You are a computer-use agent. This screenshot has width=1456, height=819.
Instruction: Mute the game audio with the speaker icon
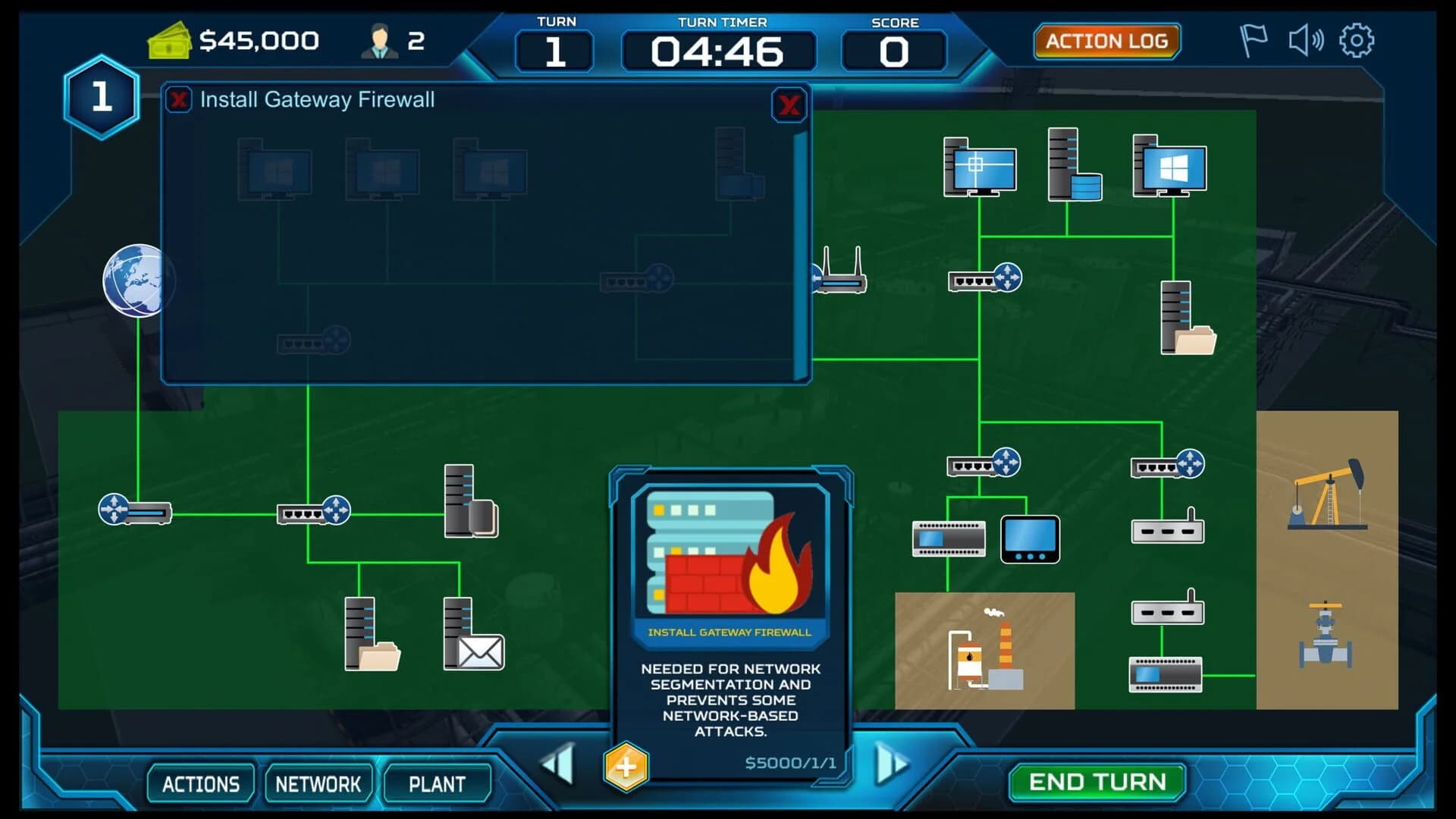pyautogui.click(x=1306, y=40)
